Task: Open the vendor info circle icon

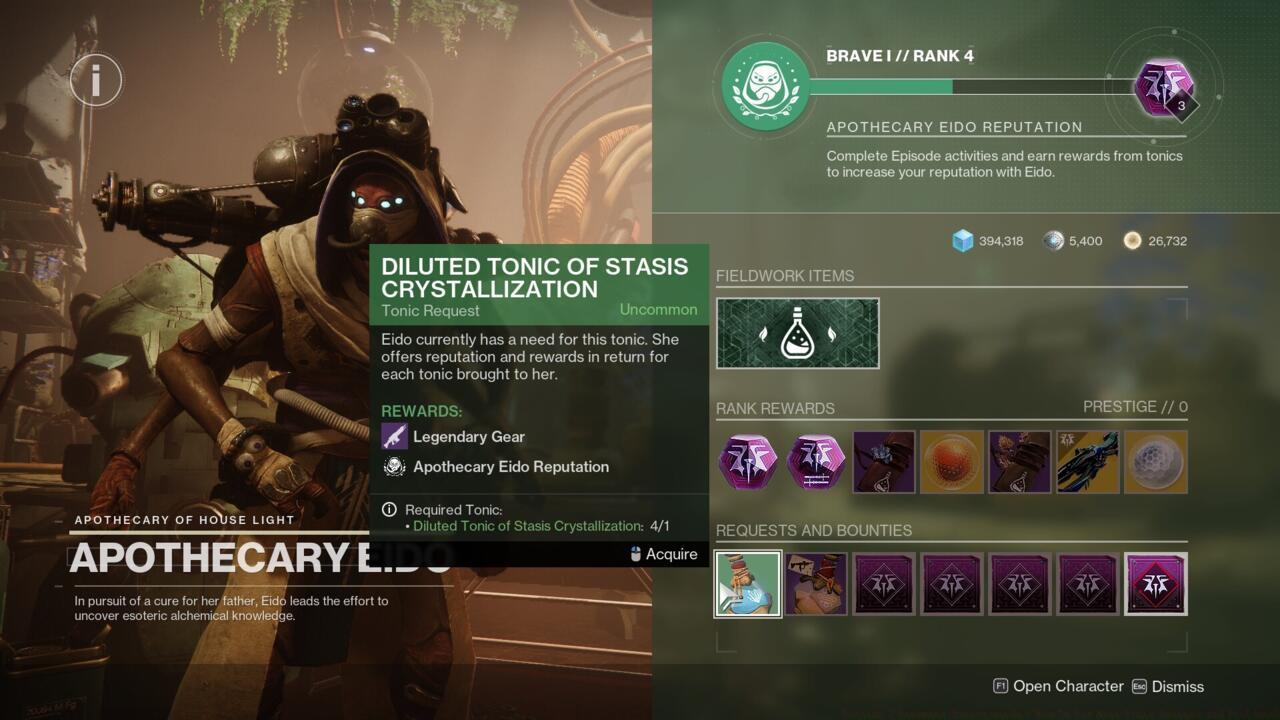Action: click(96, 79)
